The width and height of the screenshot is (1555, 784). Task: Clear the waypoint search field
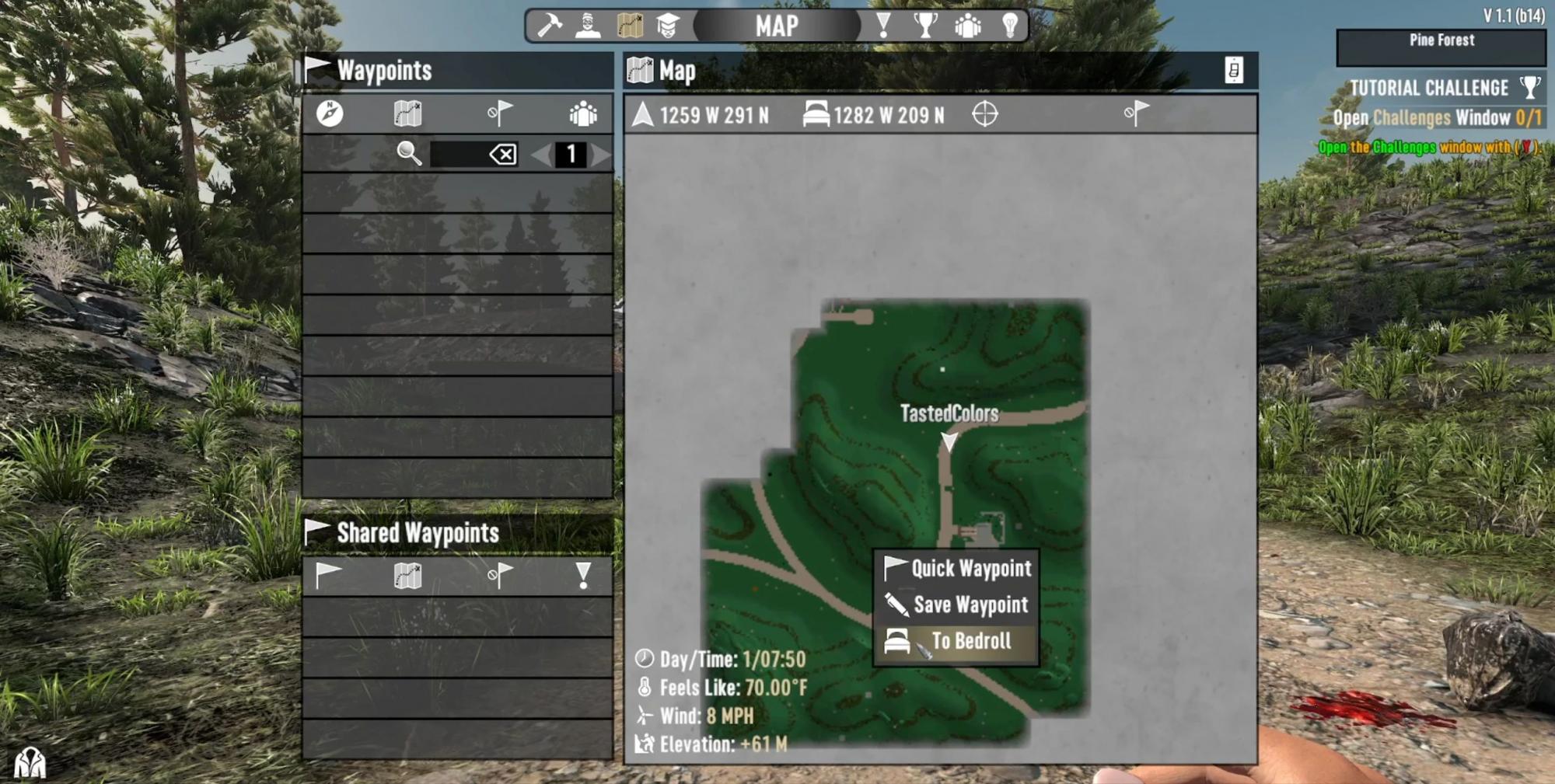pos(503,154)
